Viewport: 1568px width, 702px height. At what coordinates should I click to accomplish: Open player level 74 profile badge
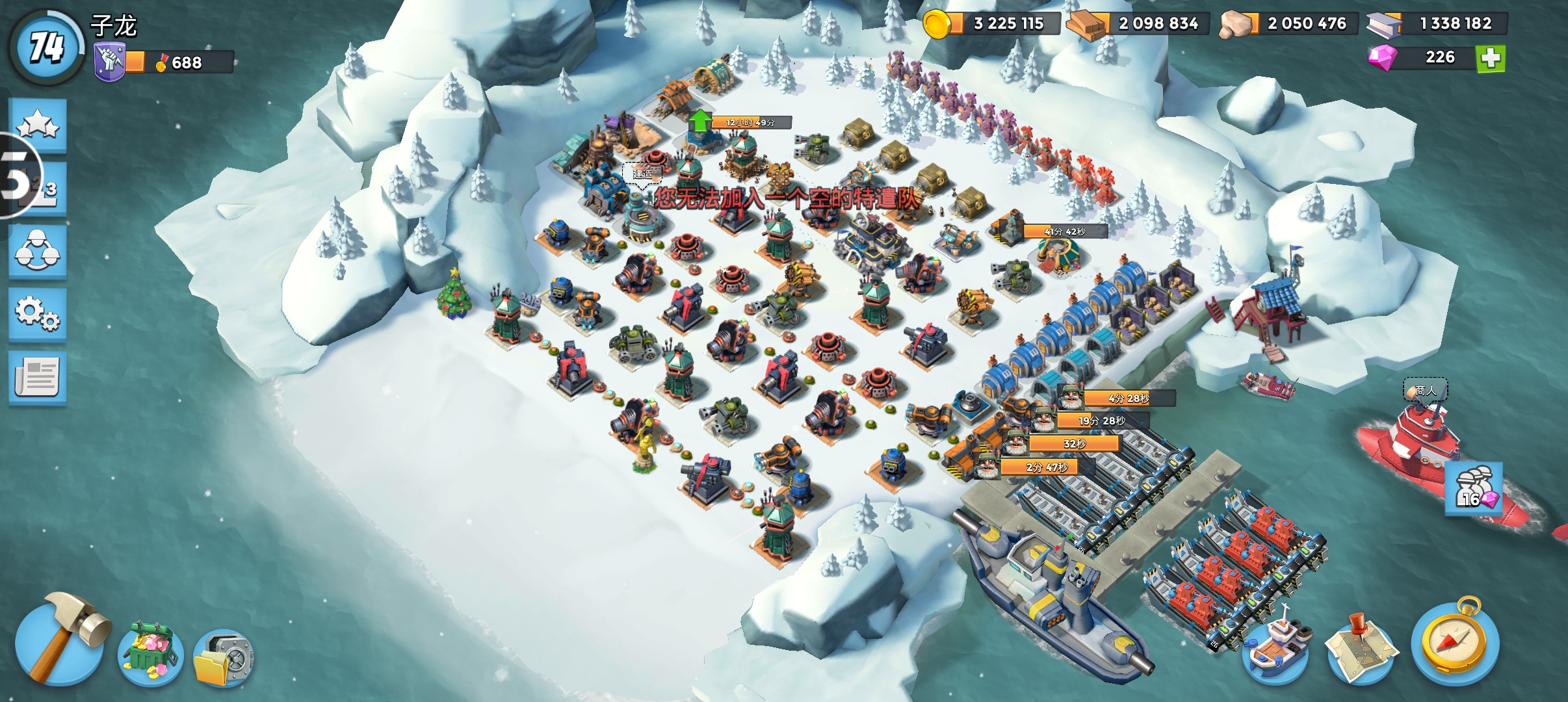47,47
